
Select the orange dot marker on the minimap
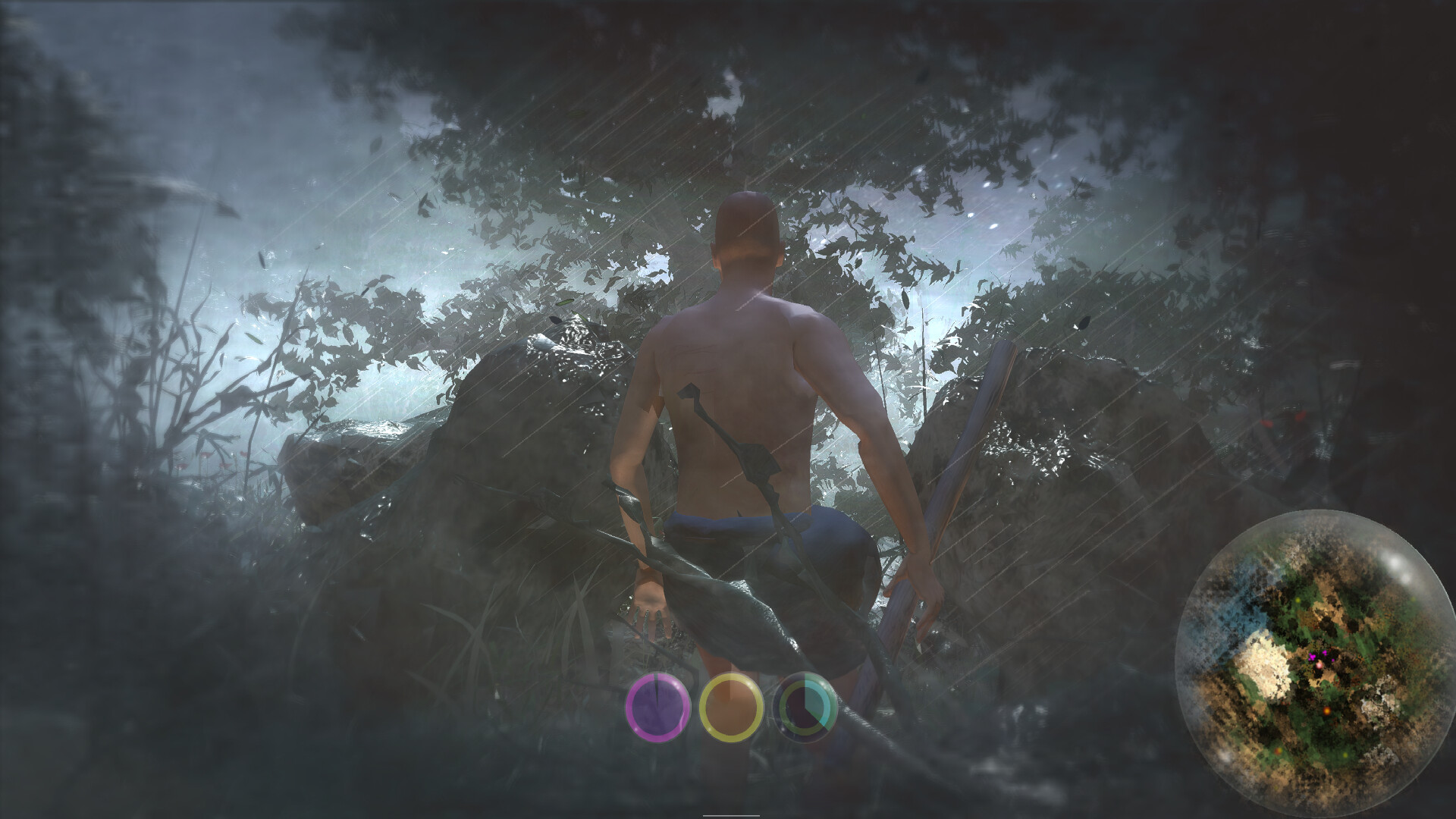tap(1327, 711)
